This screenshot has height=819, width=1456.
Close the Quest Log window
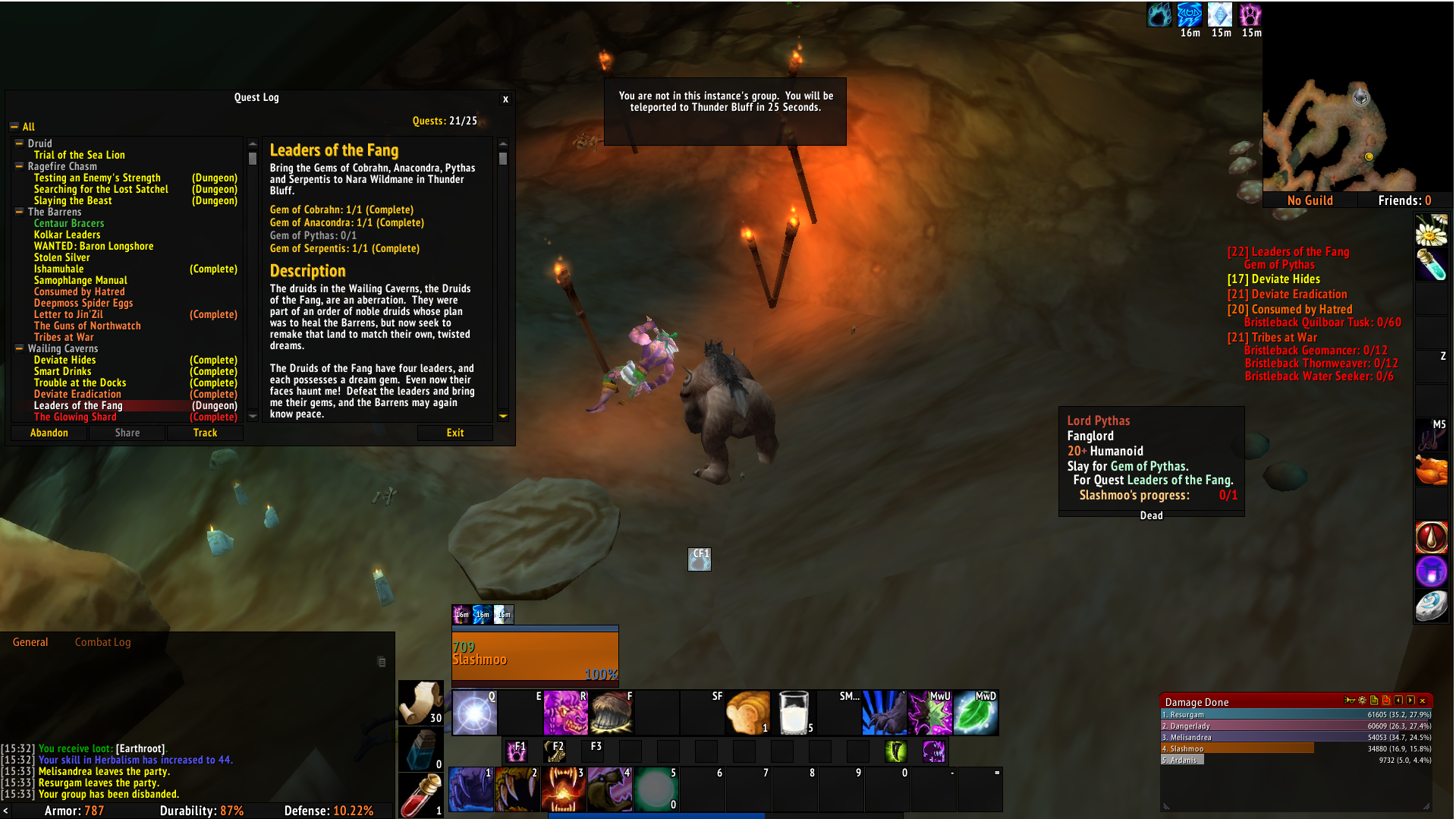click(x=505, y=99)
